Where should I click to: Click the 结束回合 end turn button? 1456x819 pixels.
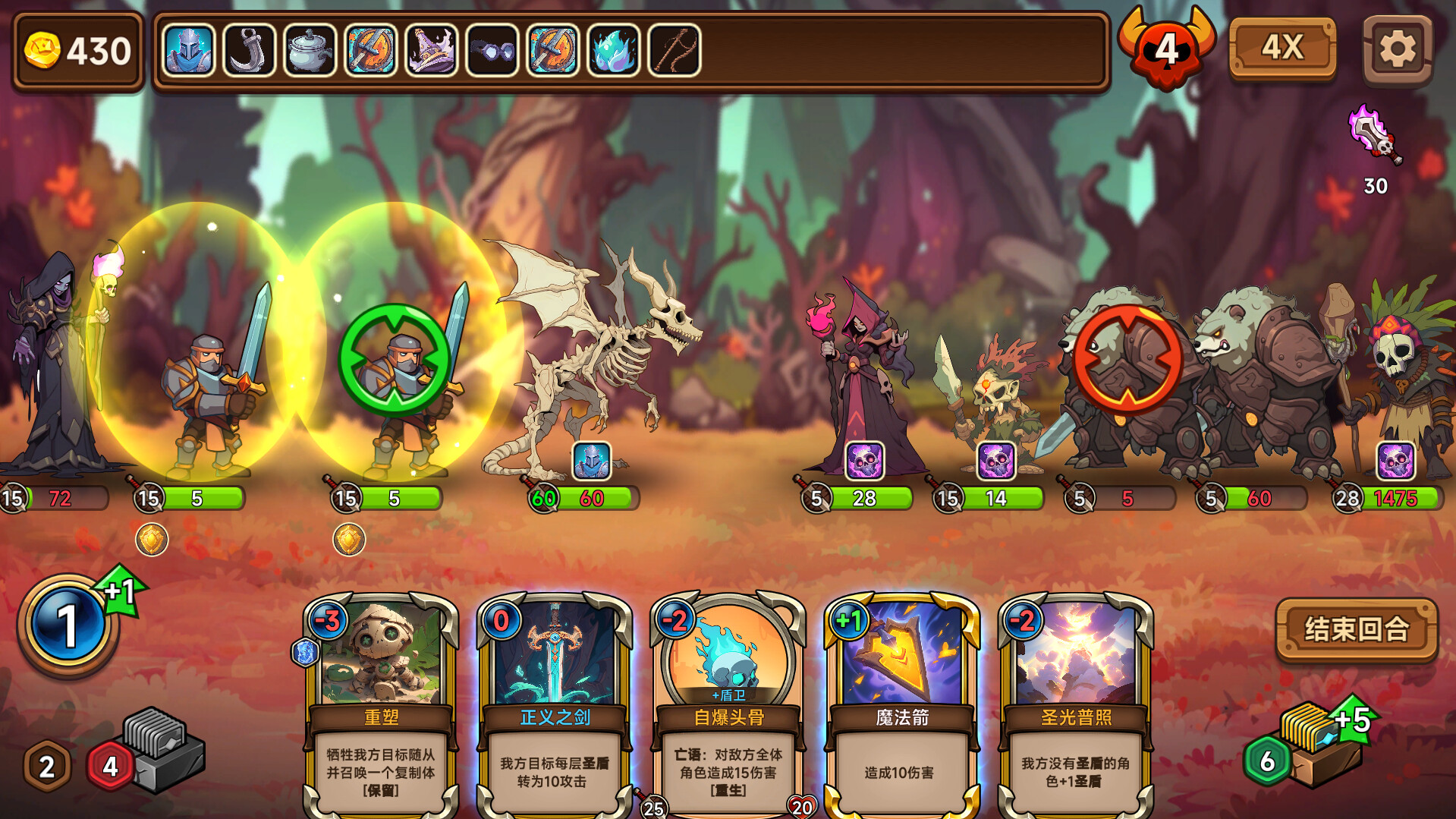[1357, 629]
